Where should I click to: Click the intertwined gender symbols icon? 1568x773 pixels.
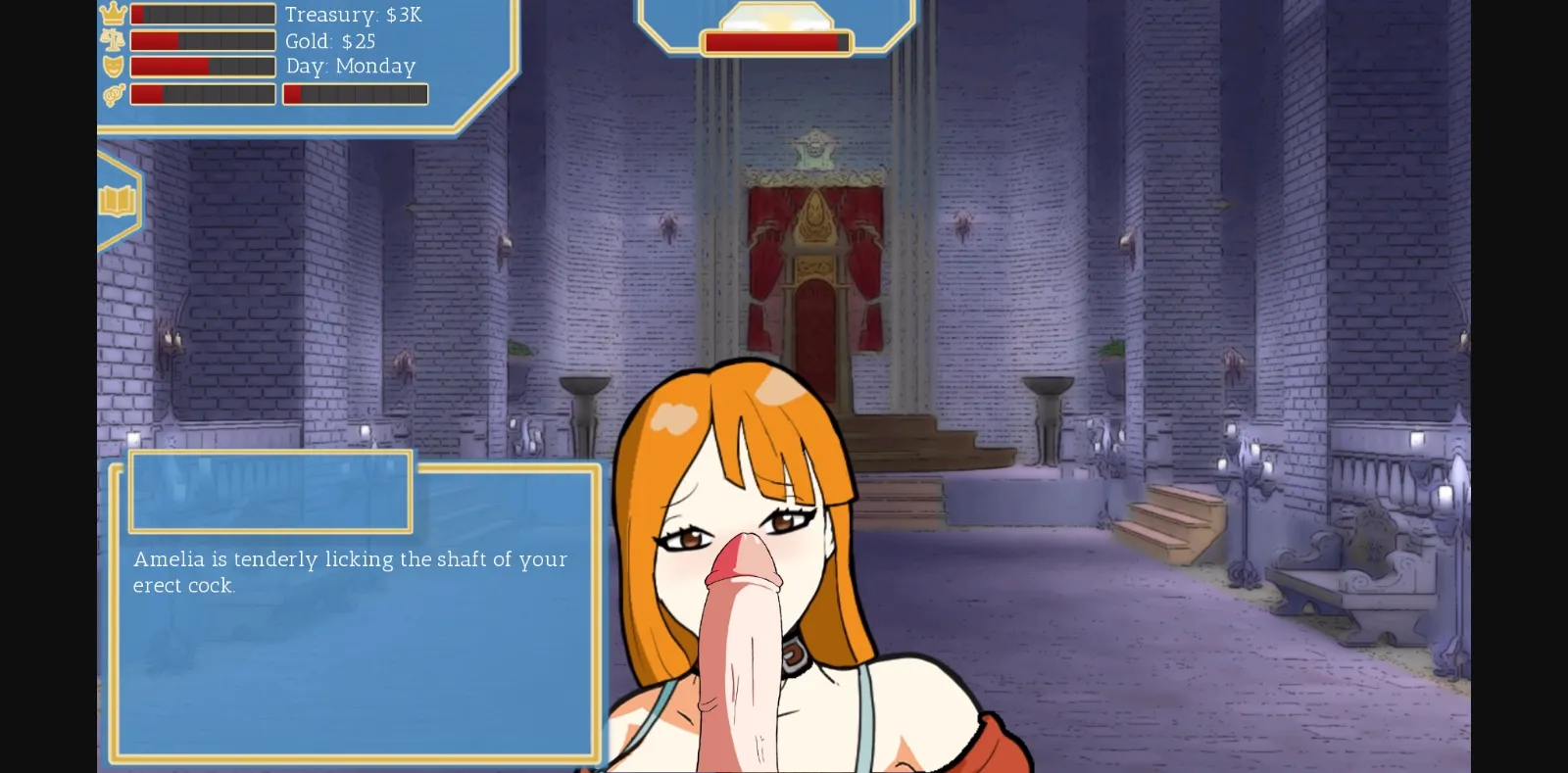coord(113,94)
